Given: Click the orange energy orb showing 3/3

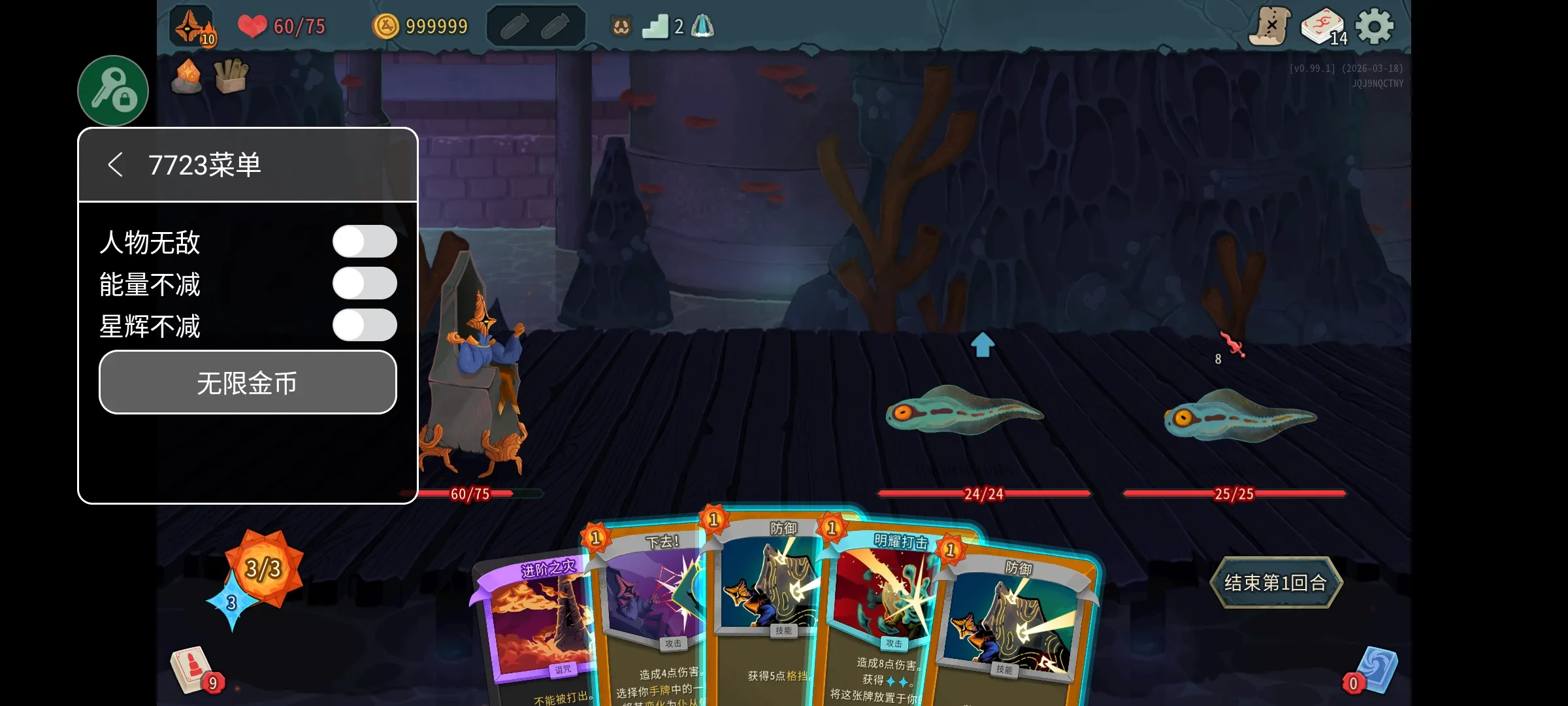Looking at the screenshot, I should pyautogui.click(x=263, y=567).
